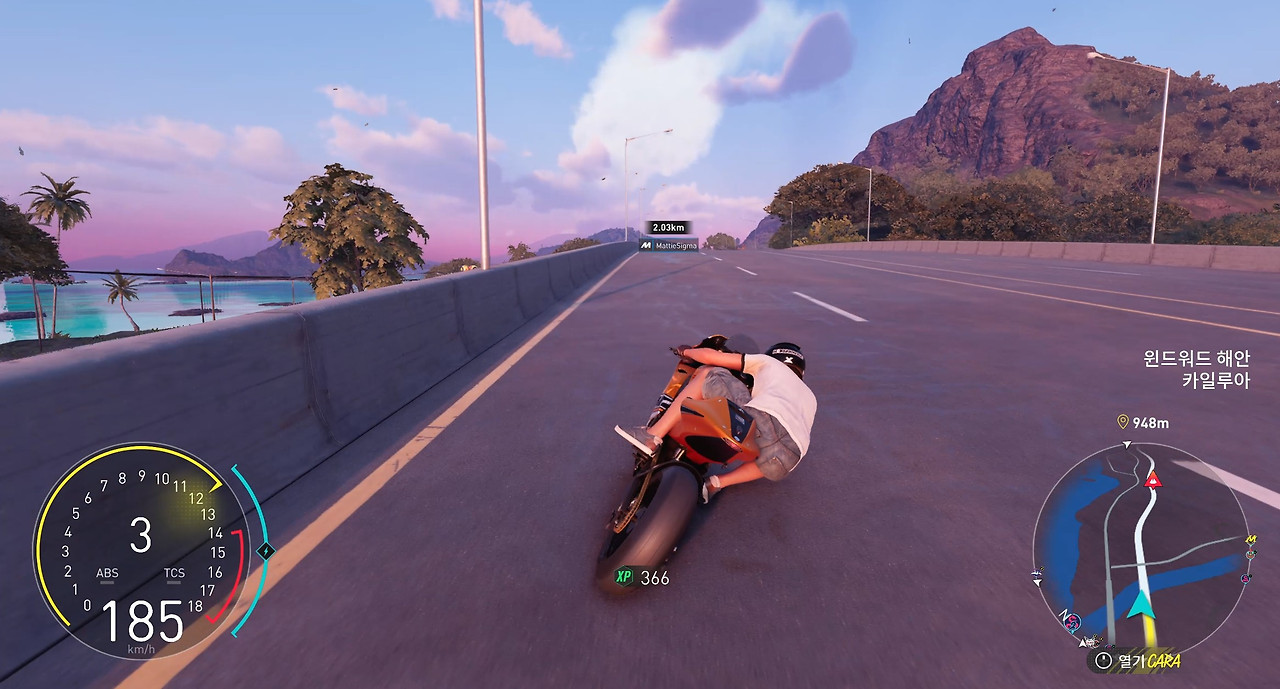Image resolution: width=1280 pixels, height=689 pixels.
Task: Select the MattieSigma player tag
Action: tap(669, 245)
